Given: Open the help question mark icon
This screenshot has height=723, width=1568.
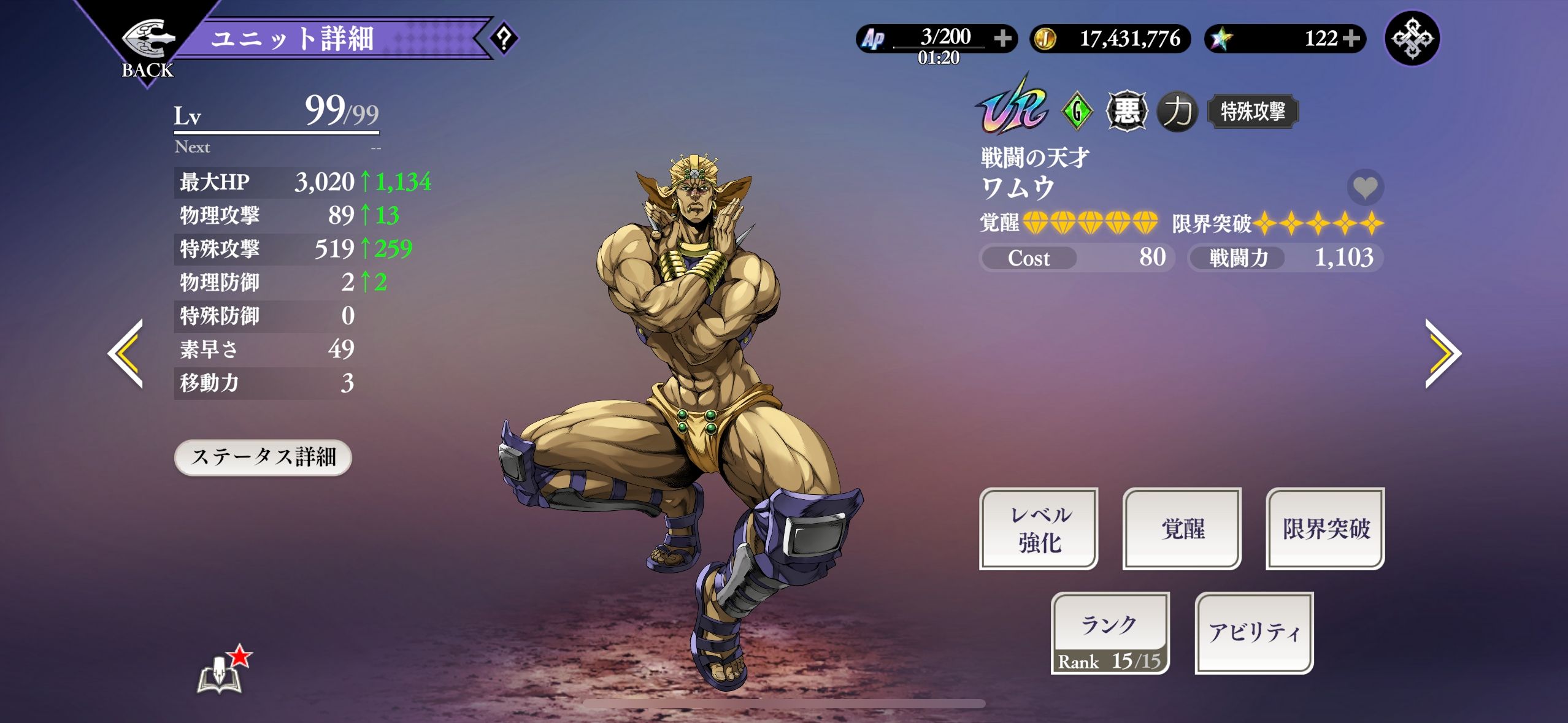Looking at the screenshot, I should (x=504, y=39).
